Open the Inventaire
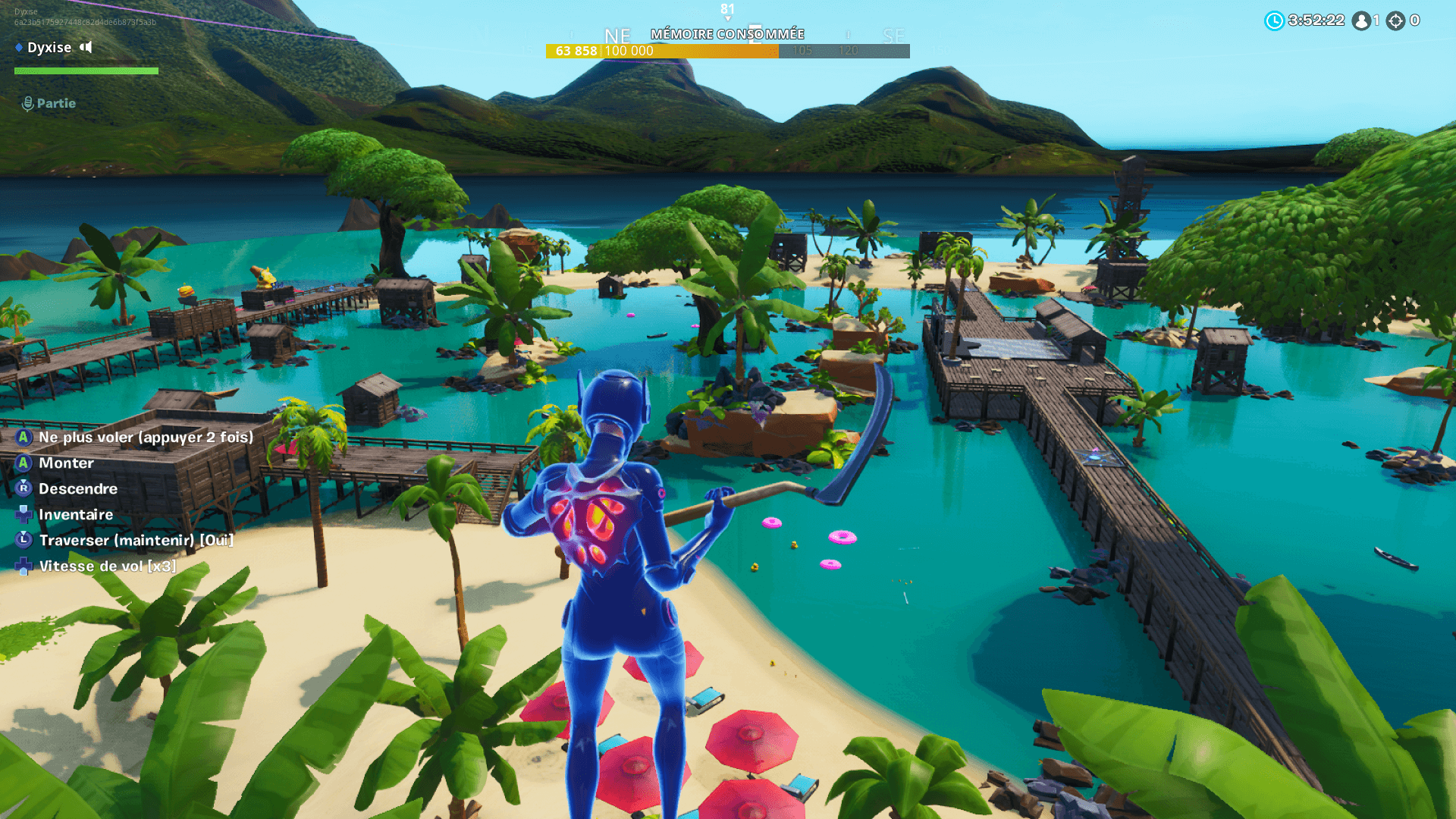This screenshot has width=1456, height=819. coord(75,515)
